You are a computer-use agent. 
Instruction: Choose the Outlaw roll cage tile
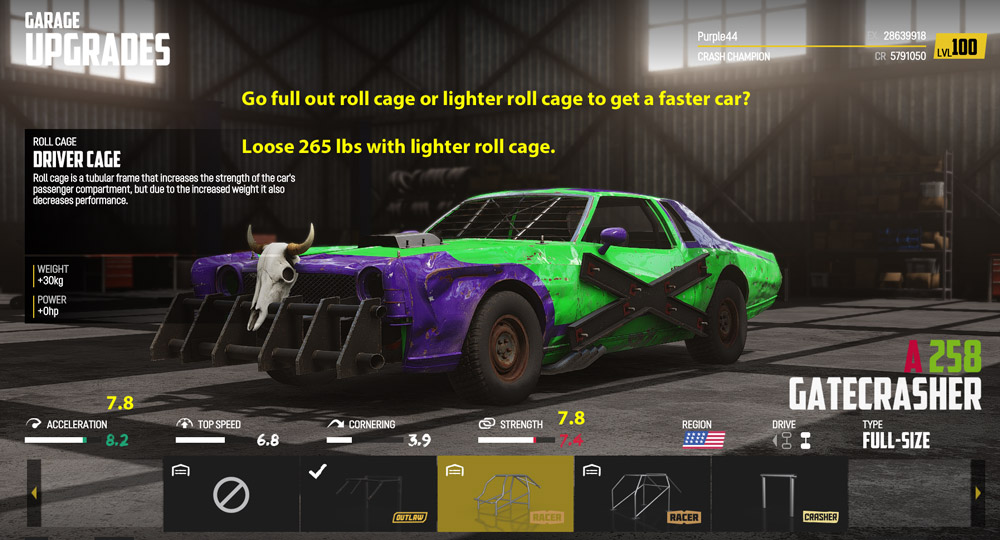click(368, 494)
